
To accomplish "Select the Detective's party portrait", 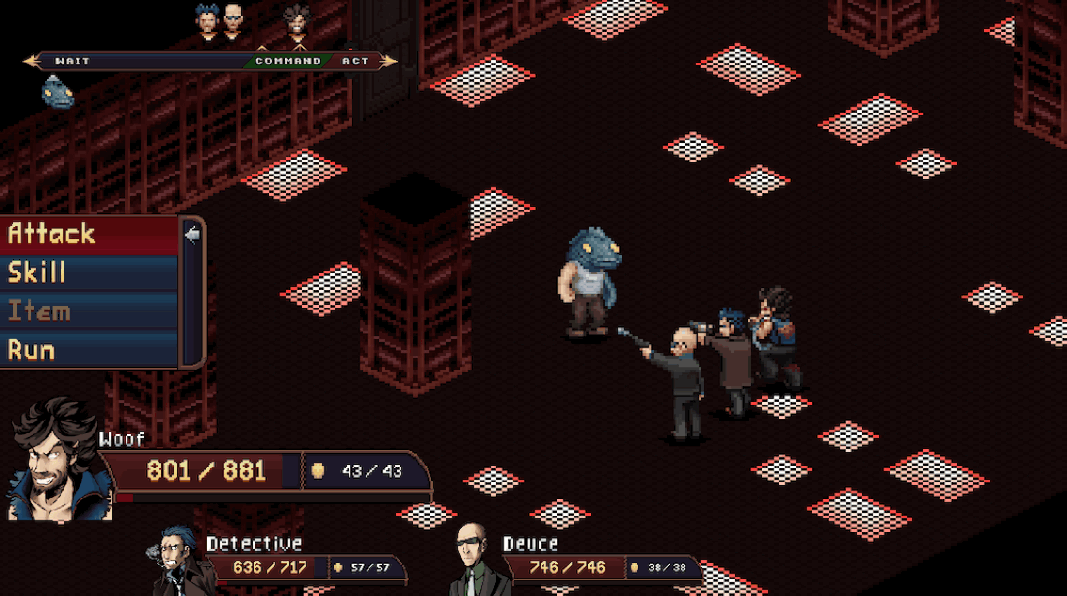I will (x=180, y=563).
